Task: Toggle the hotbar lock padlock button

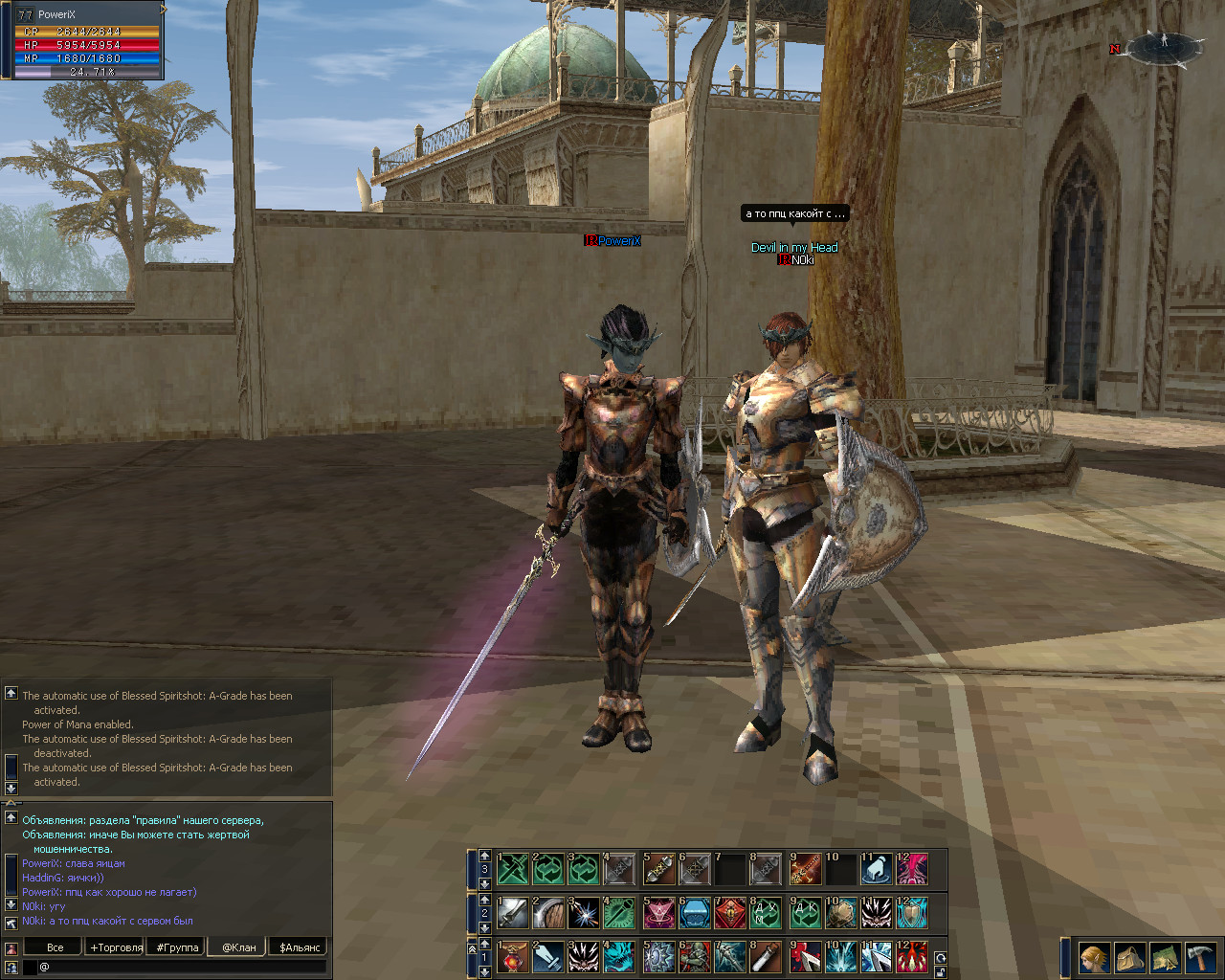Action: pyautogui.click(x=941, y=971)
